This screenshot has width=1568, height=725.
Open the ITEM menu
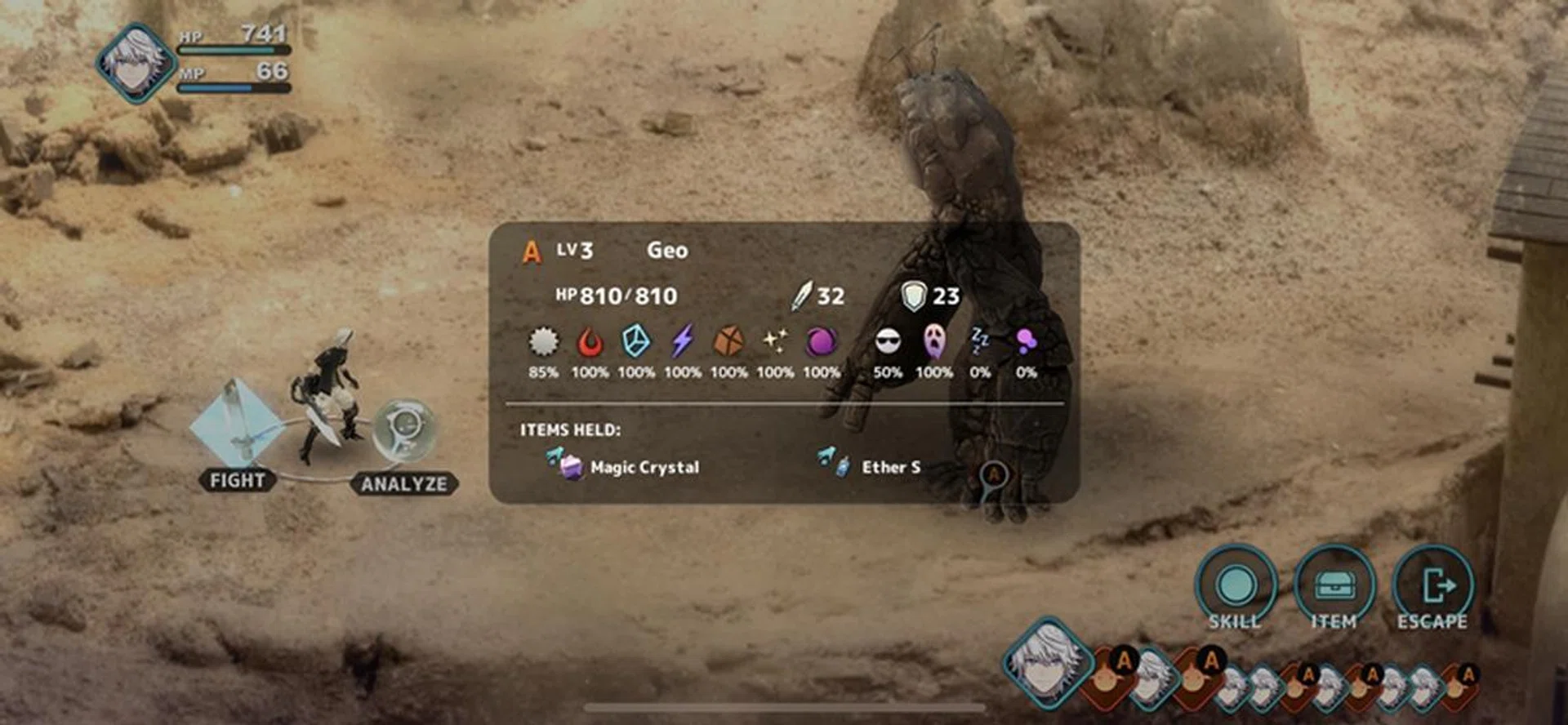[x=1334, y=588]
